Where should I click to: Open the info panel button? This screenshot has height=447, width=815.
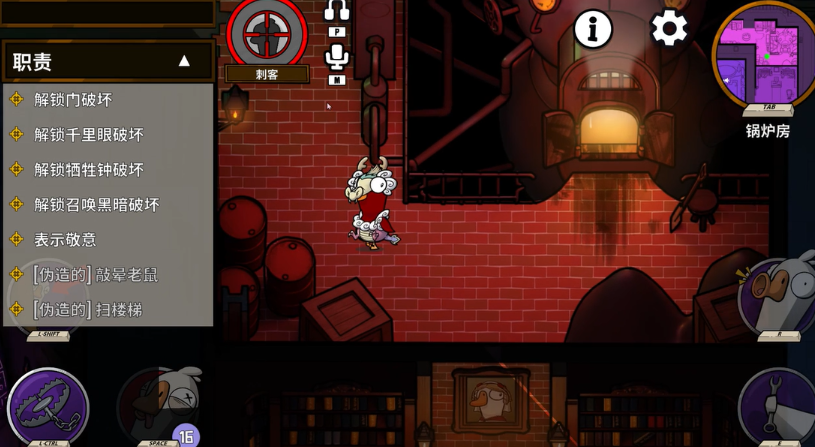[x=593, y=30]
